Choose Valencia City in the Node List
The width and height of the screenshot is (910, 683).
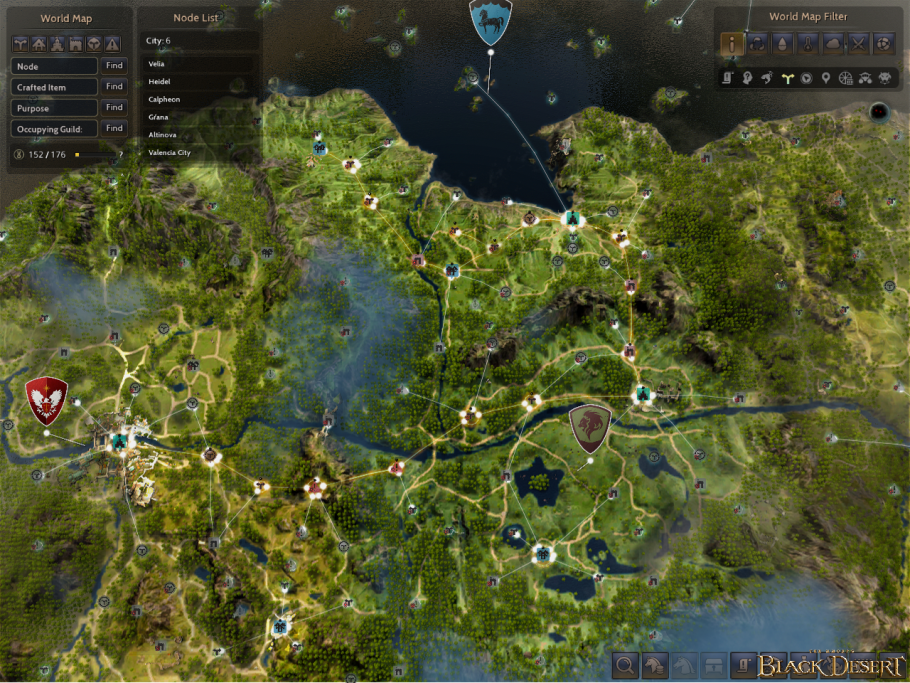point(169,153)
